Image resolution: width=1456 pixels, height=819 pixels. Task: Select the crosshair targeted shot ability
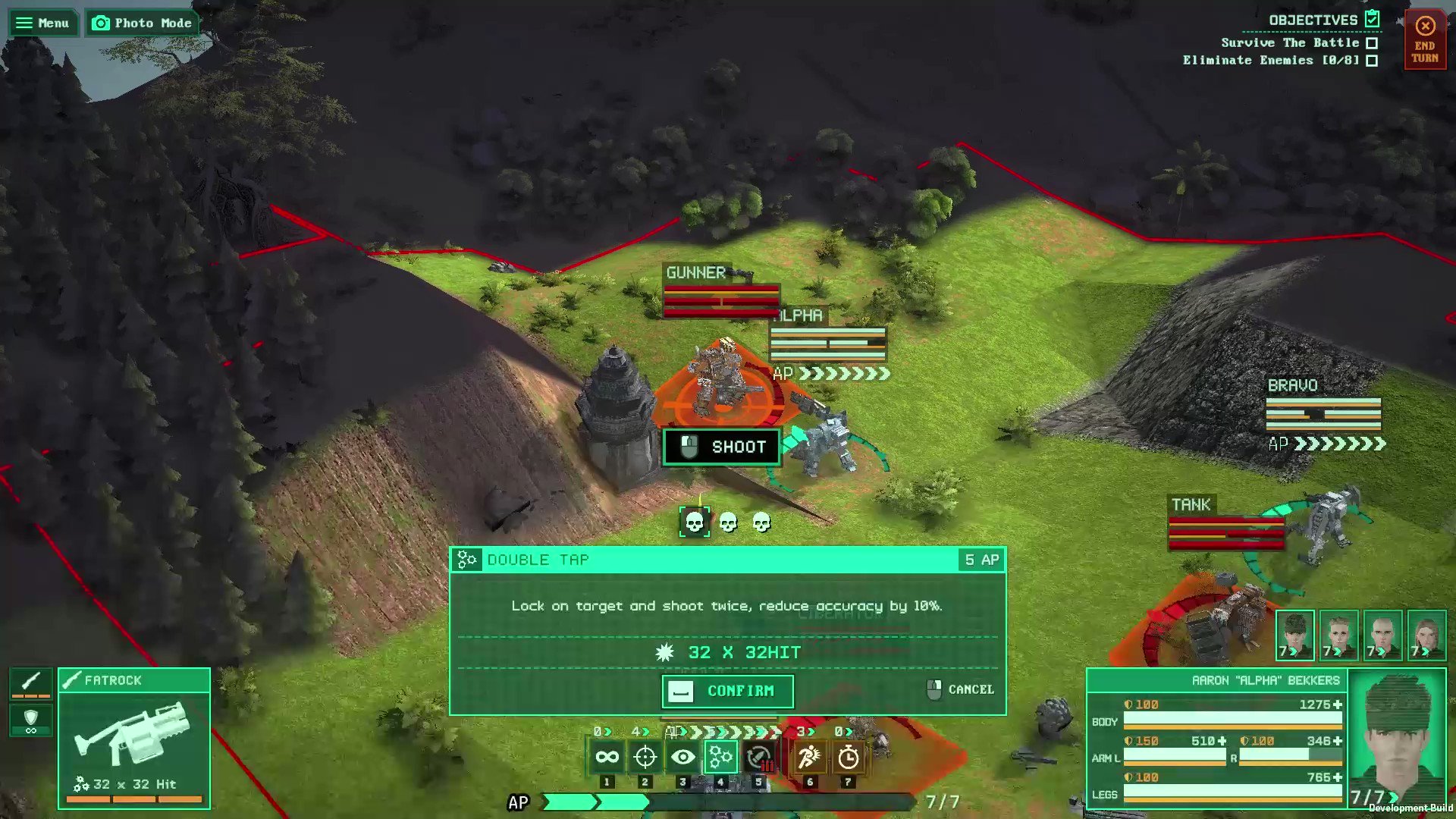pyautogui.click(x=646, y=756)
